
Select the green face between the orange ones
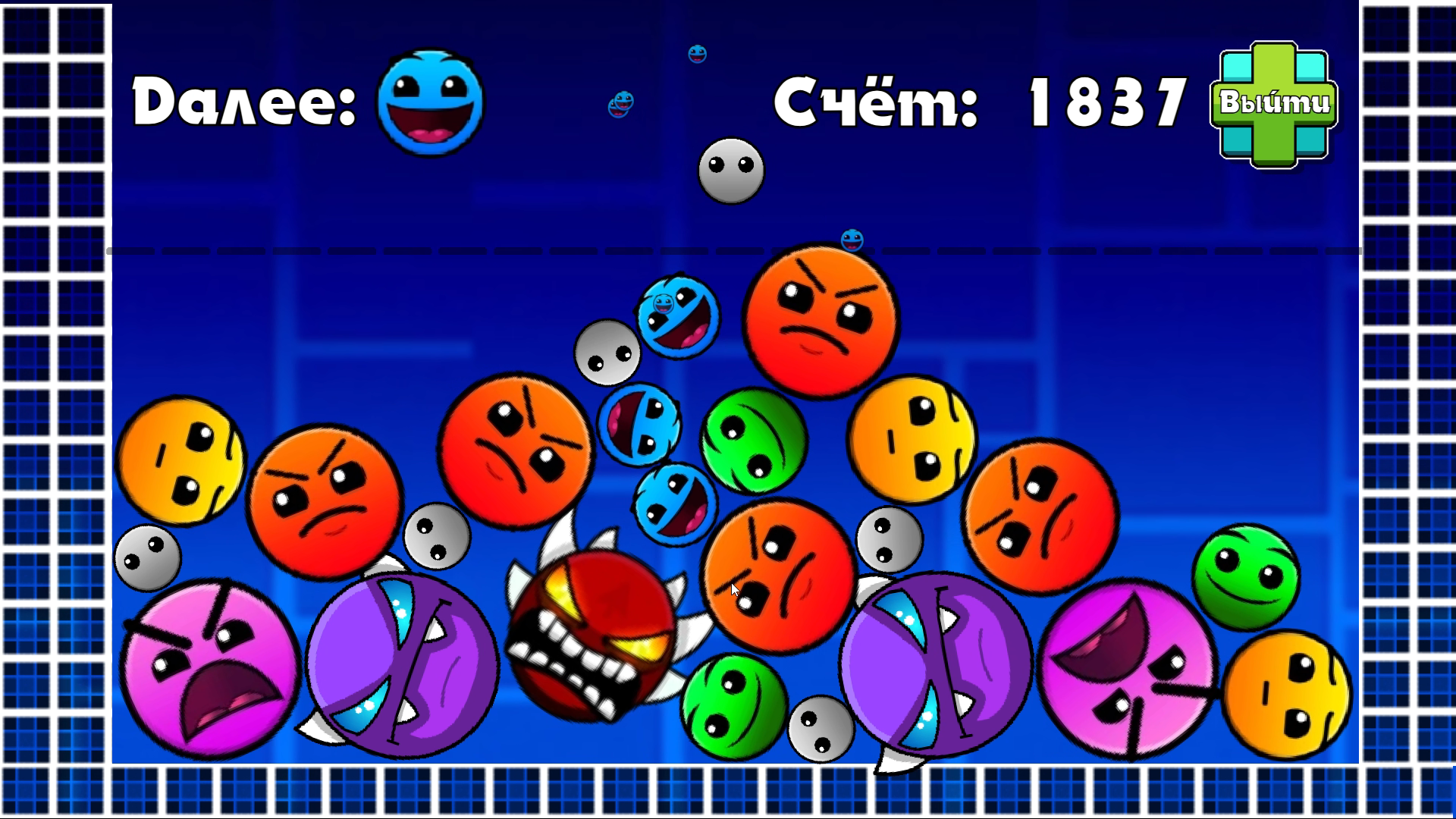755,440
